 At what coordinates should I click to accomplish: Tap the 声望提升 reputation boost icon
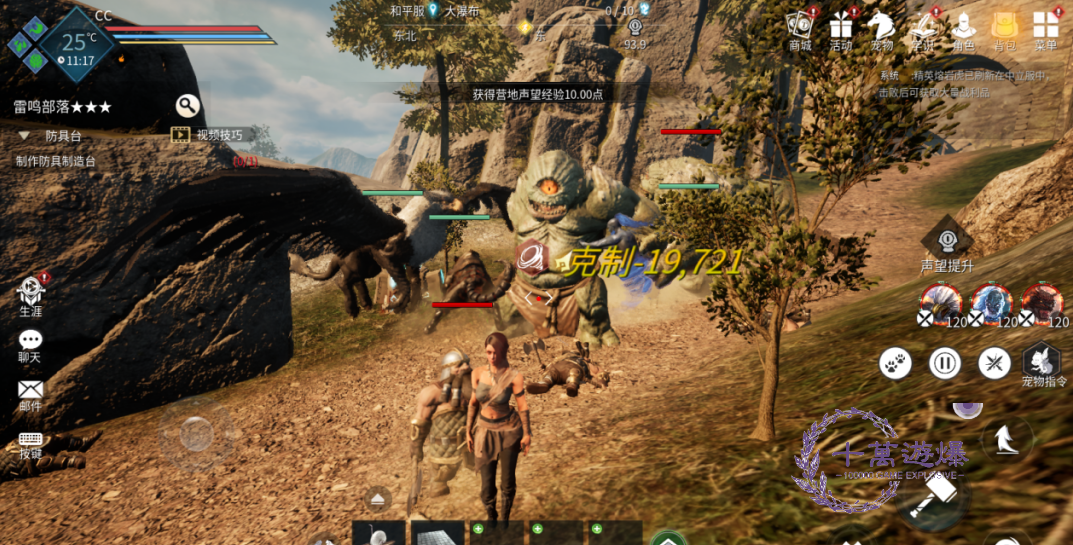(946, 243)
